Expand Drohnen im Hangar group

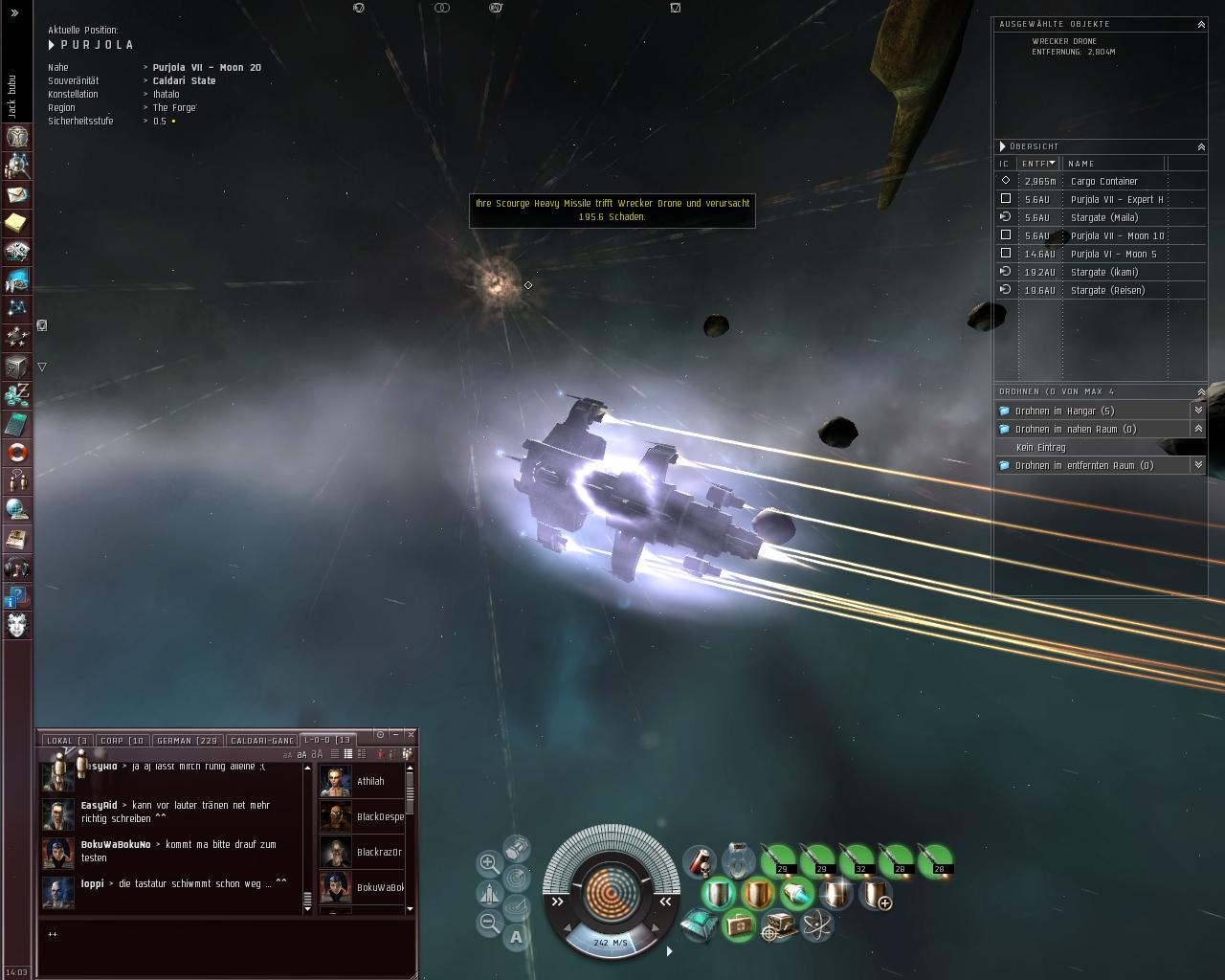(1064, 411)
